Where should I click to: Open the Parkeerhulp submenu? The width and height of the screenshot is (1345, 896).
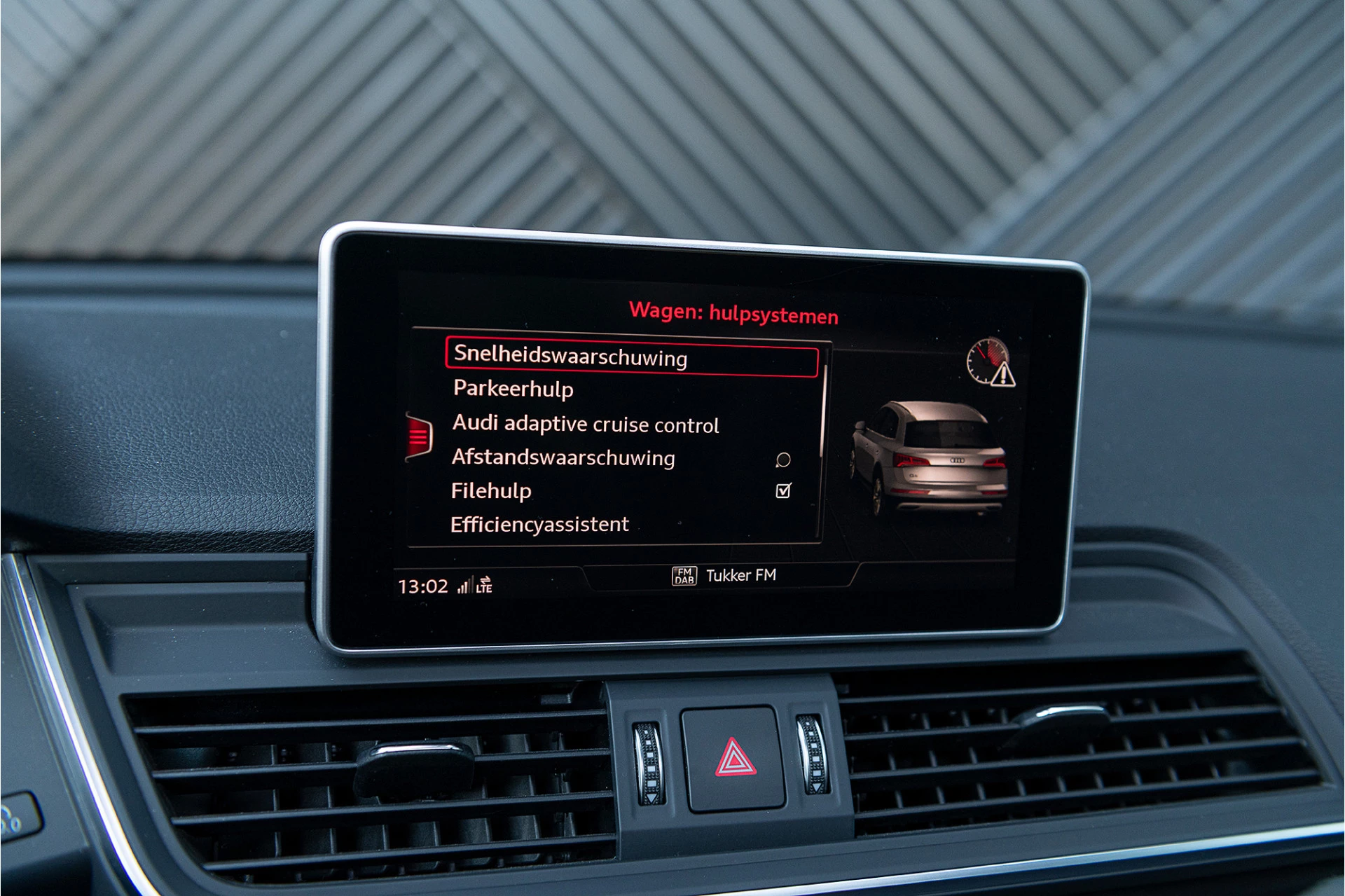[513, 390]
